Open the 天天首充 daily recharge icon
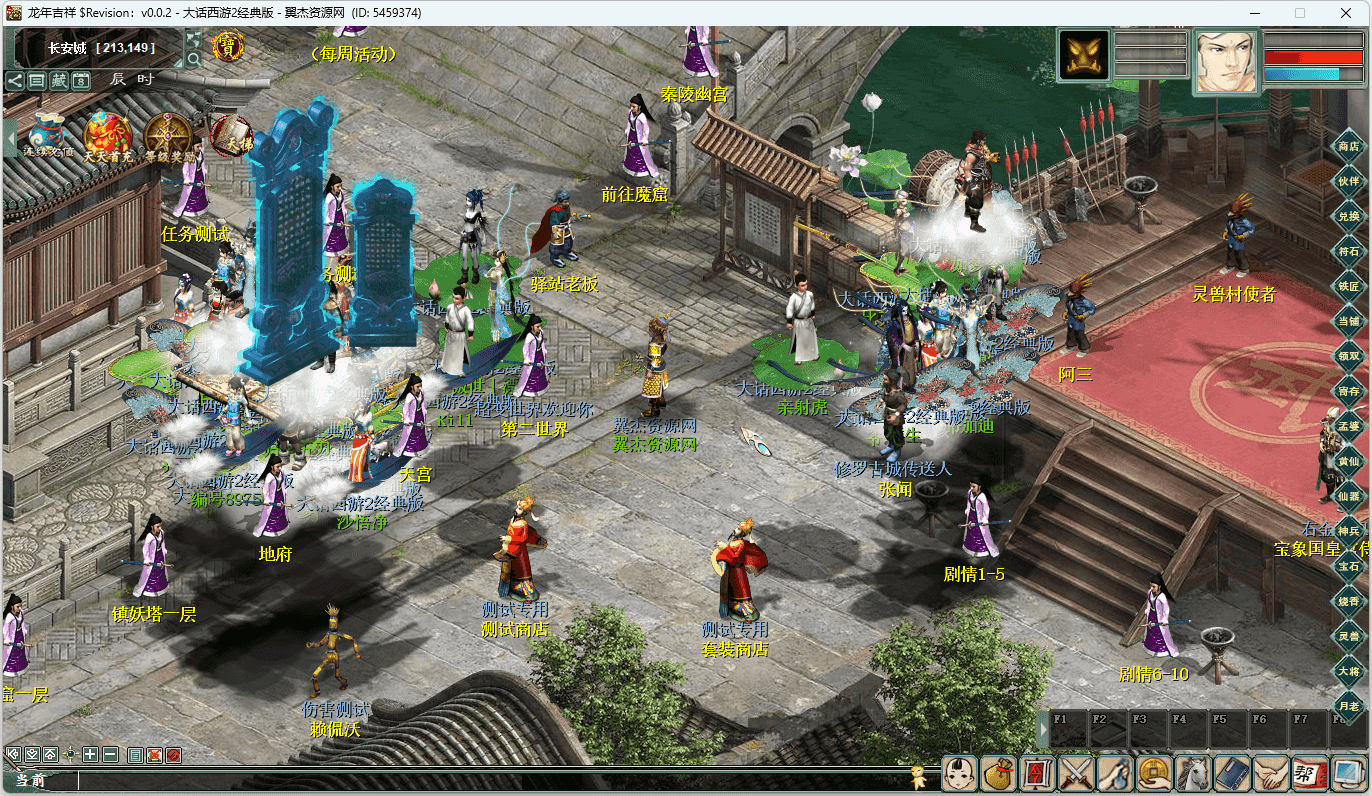 pos(107,136)
